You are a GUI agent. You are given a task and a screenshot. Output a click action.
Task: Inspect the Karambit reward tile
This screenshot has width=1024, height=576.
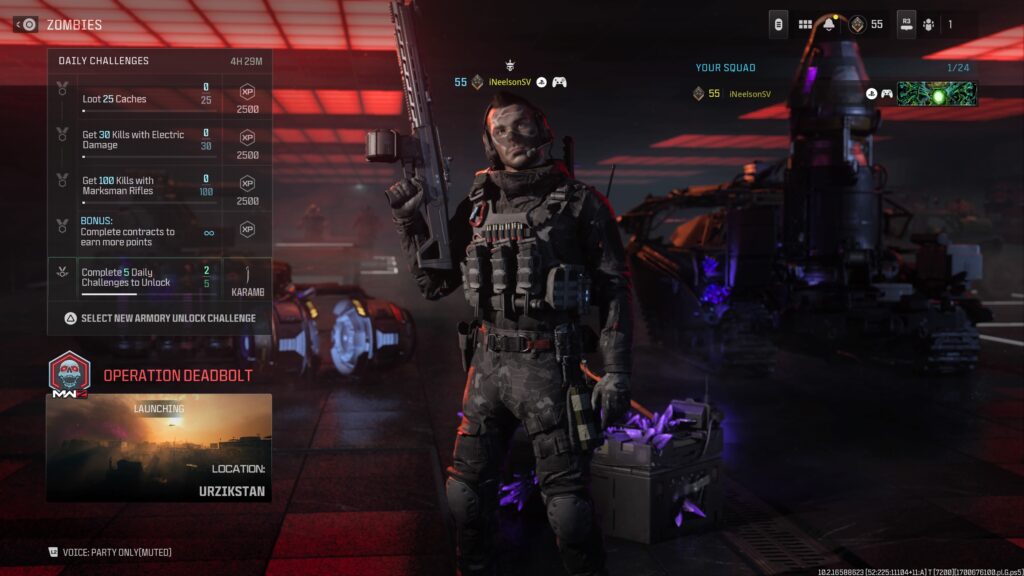[x=246, y=277]
